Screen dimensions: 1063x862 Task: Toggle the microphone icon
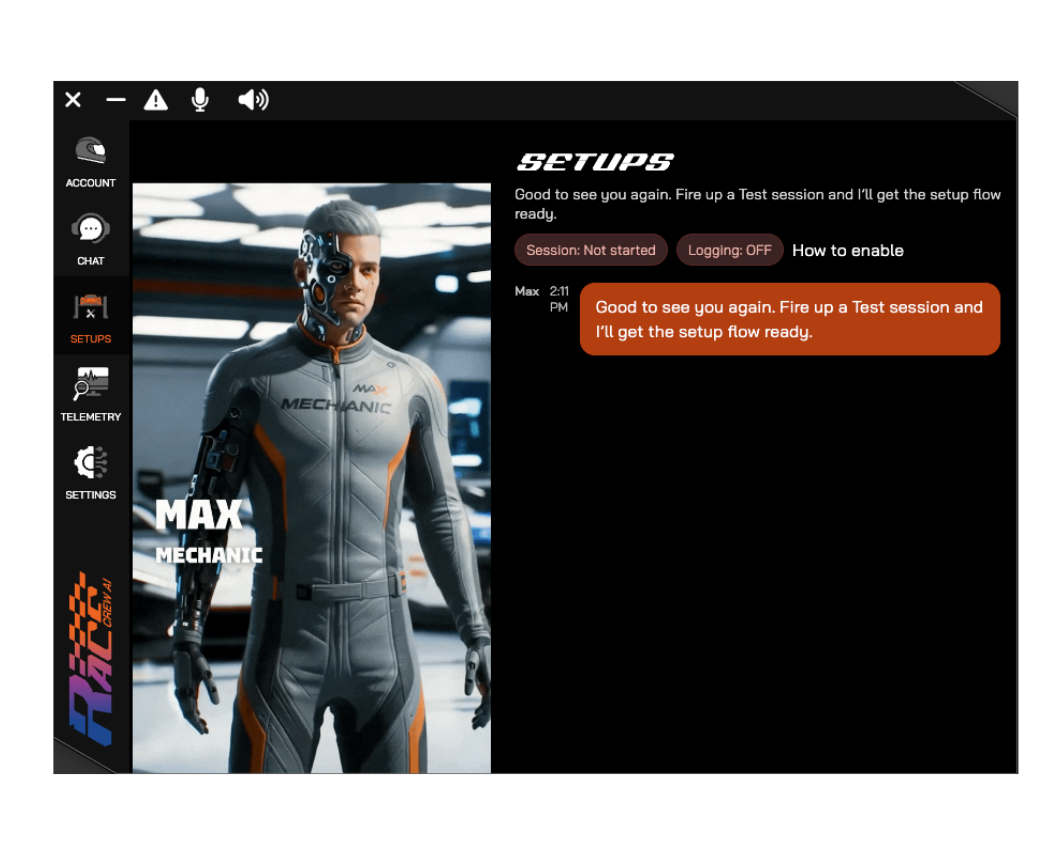[200, 99]
